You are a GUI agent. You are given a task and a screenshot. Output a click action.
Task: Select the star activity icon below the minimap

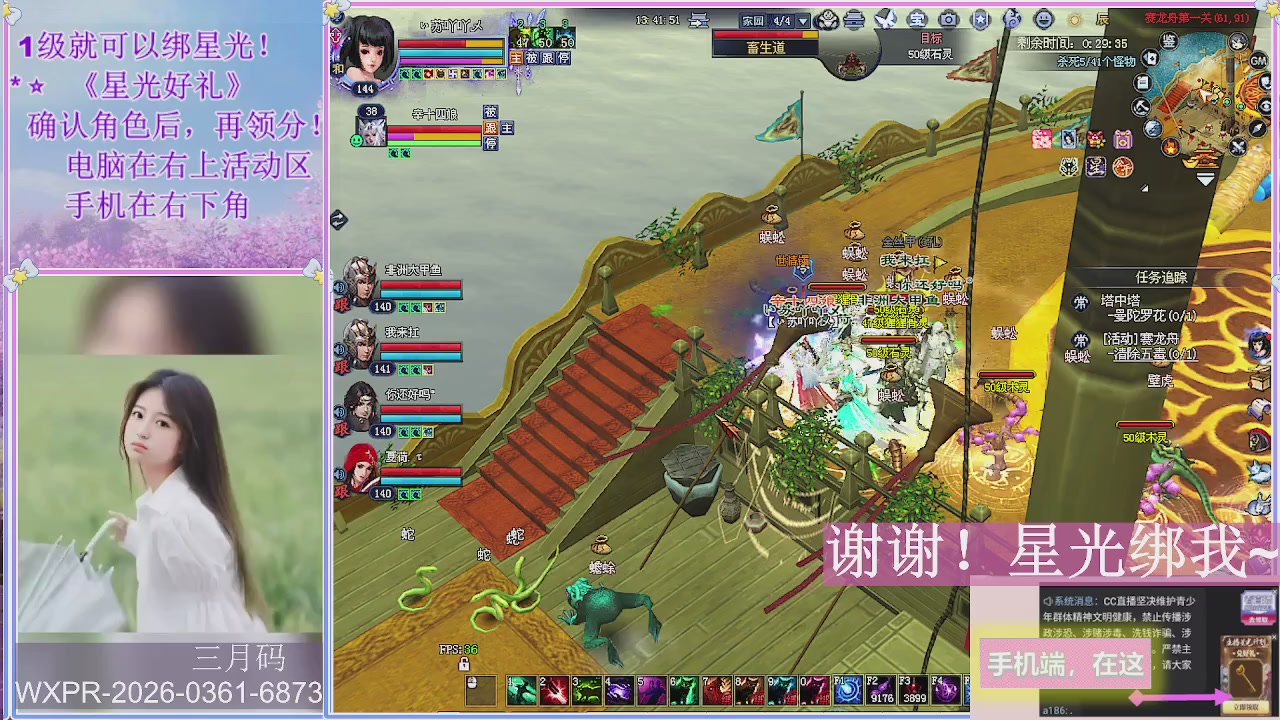1170,148
